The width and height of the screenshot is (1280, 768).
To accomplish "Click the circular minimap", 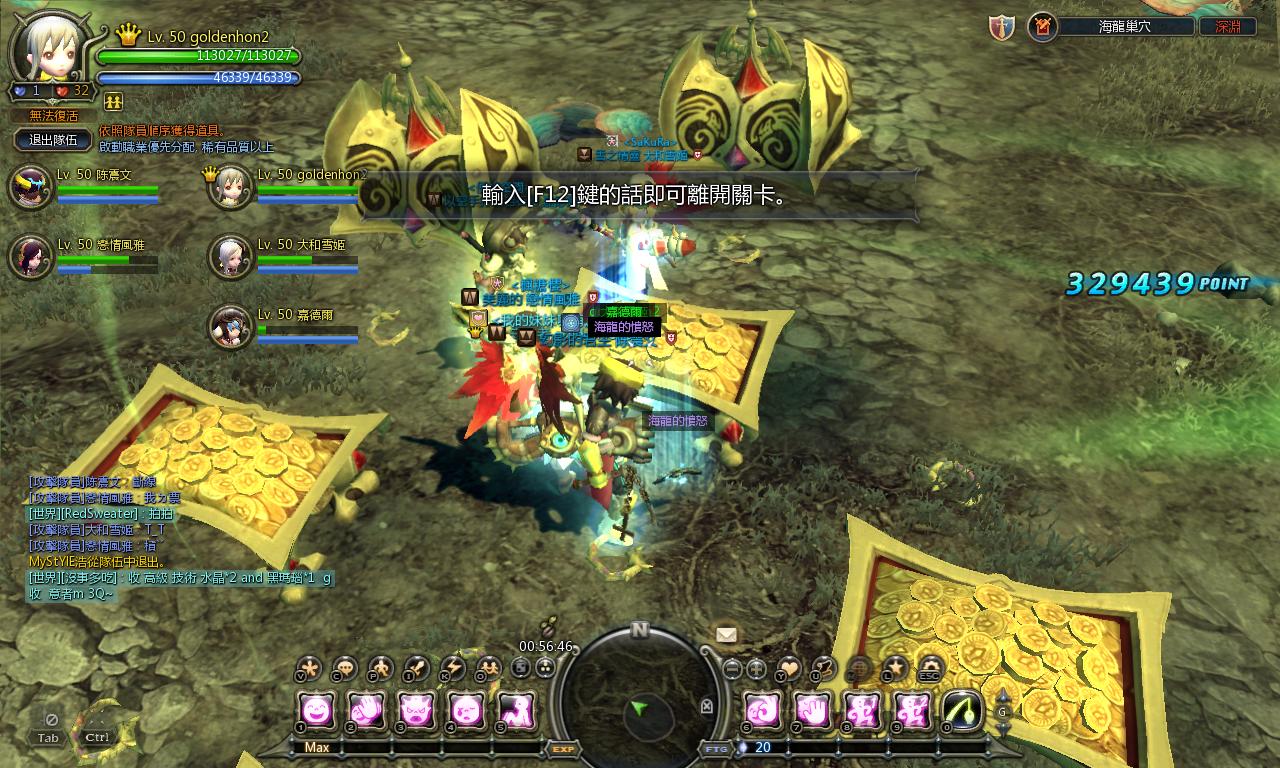I will (x=640, y=702).
